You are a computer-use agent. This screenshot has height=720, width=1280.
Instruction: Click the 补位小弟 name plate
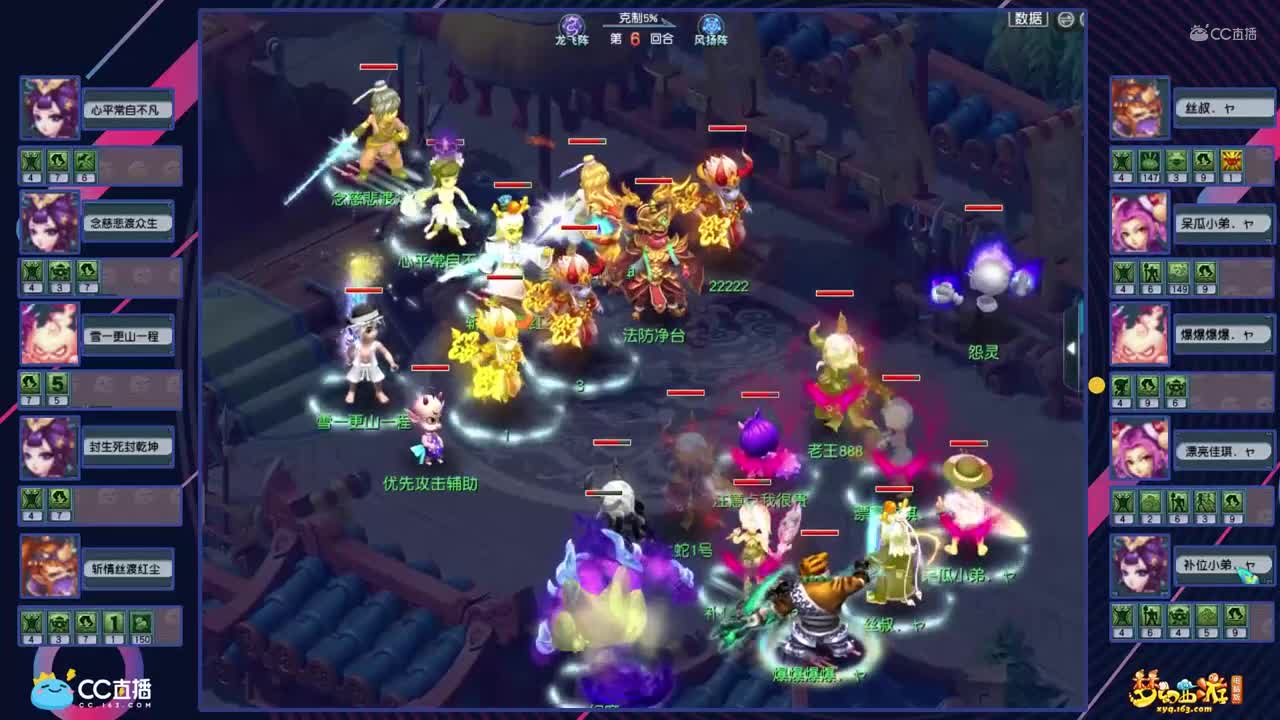tap(1222, 565)
